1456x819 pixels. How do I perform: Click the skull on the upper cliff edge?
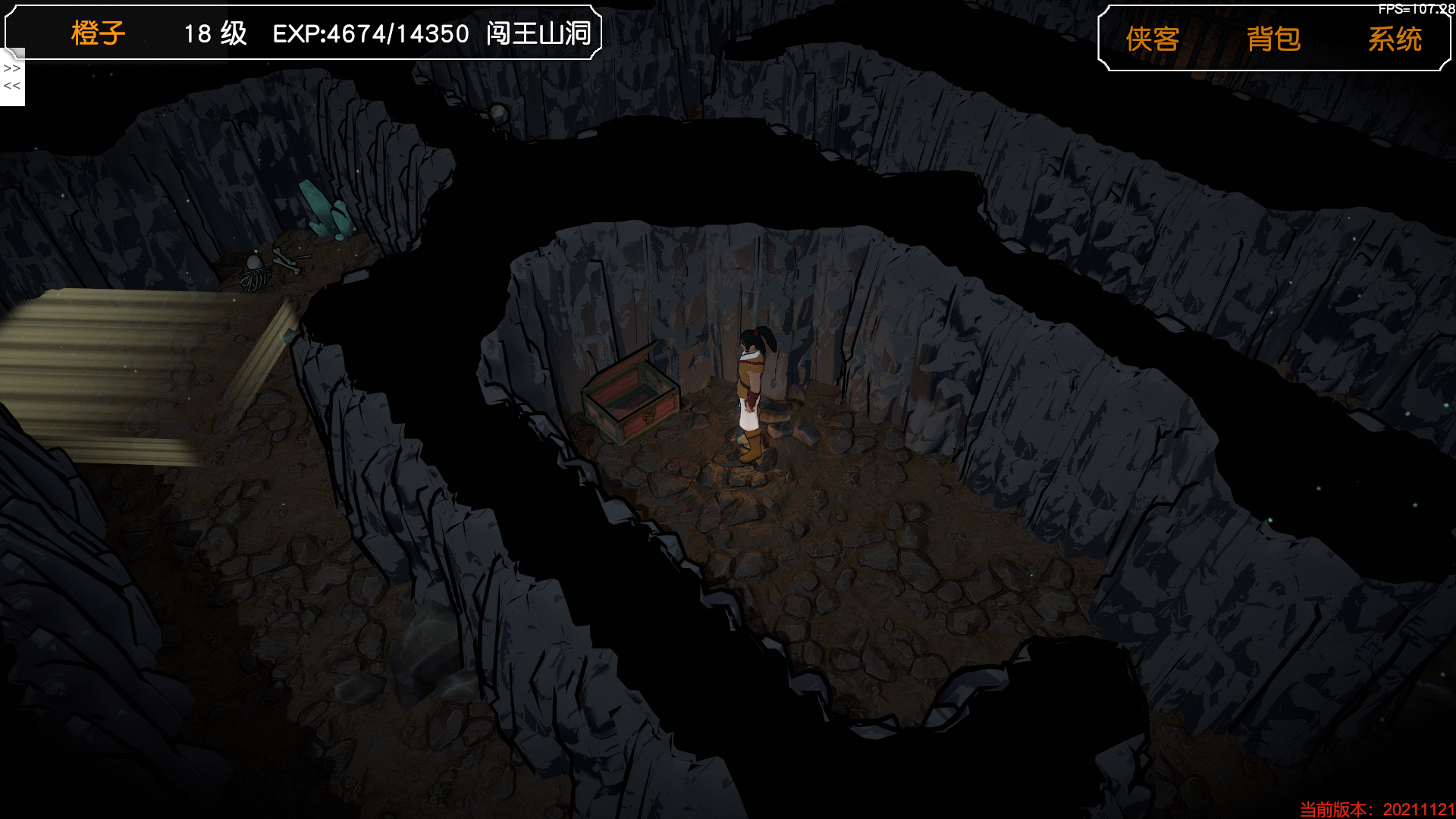(x=498, y=114)
